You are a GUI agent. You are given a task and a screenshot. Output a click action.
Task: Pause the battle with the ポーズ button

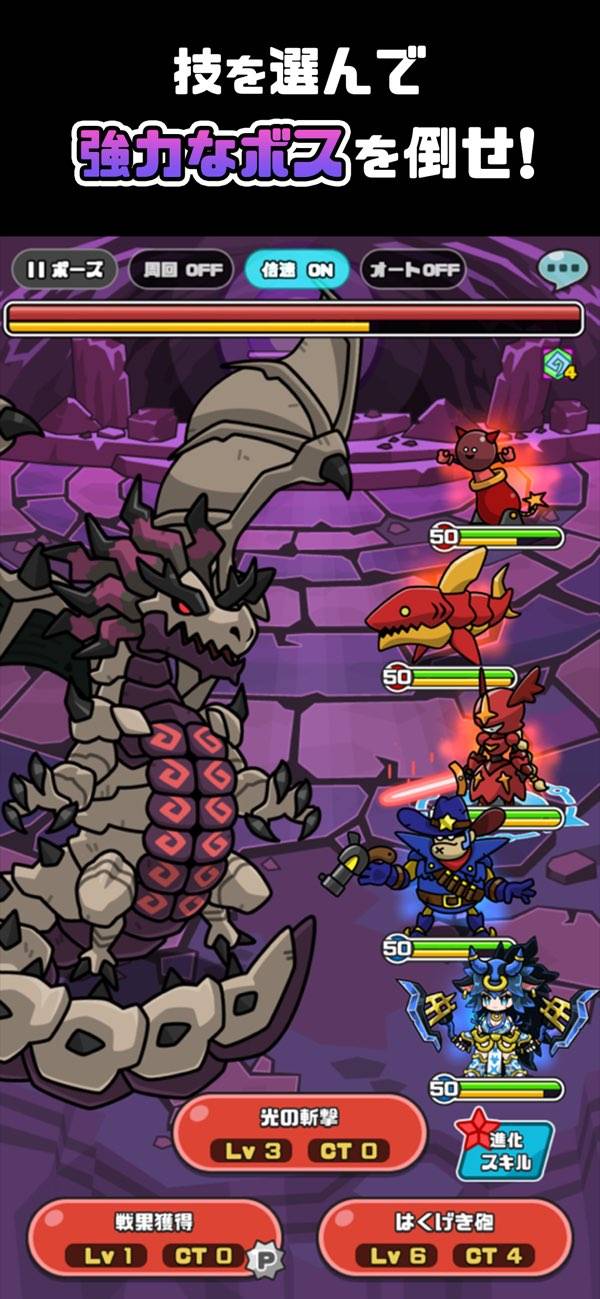pyautogui.click(x=65, y=270)
